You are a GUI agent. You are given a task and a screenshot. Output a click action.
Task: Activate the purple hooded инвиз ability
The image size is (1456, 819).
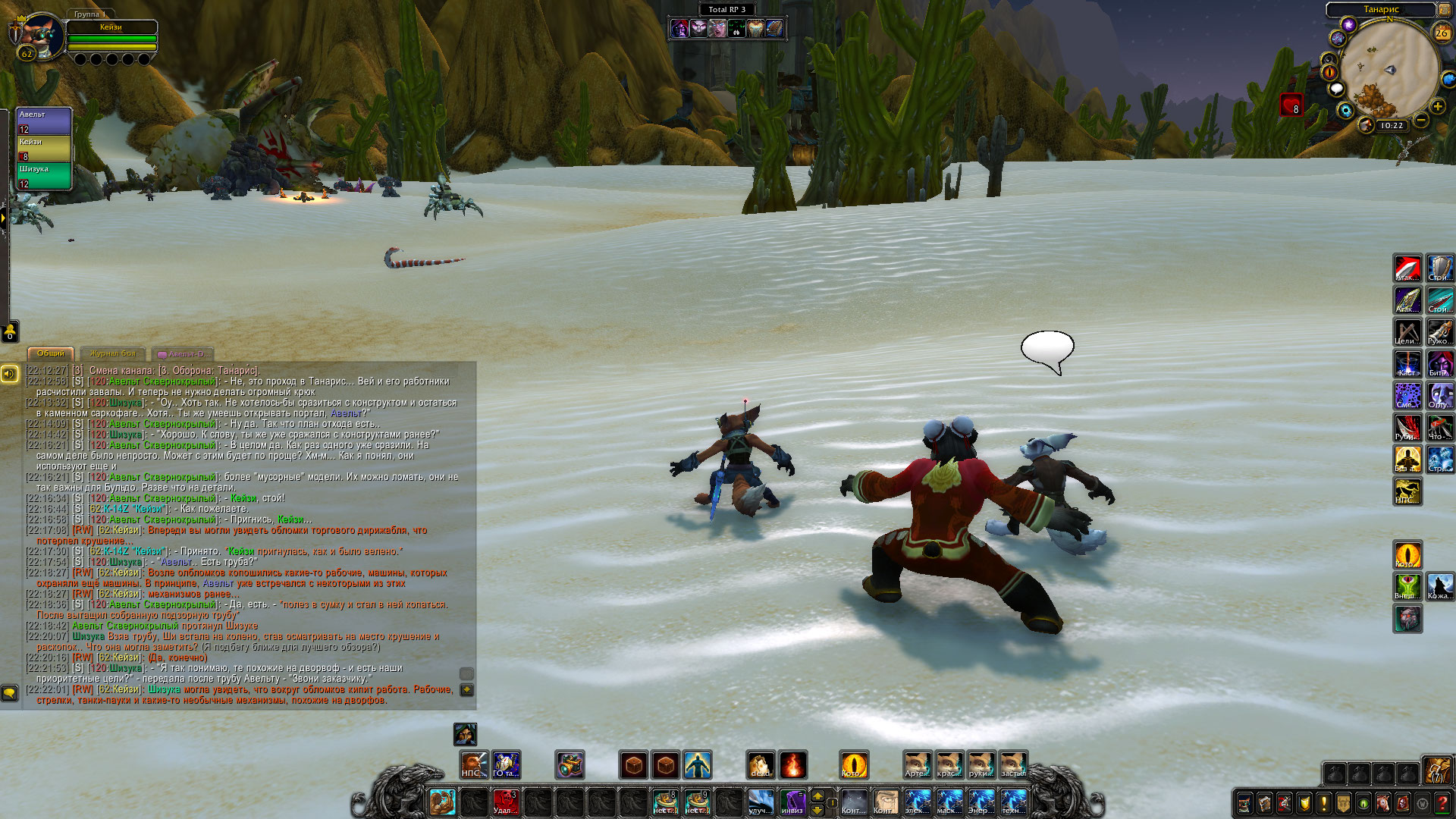click(792, 802)
